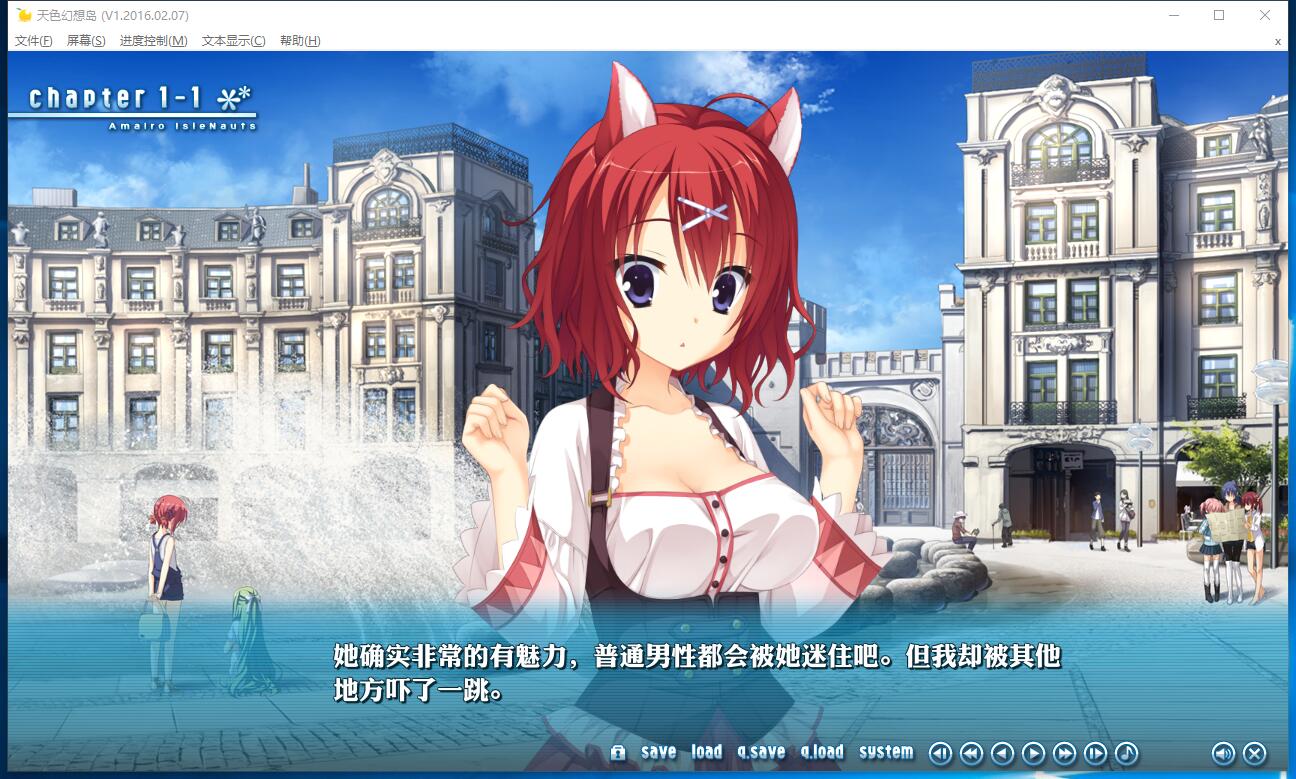Screen dimensions: 1296x779
Task: Fast-forward the story with the double-arrow icon
Action: tap(1062, 753)
